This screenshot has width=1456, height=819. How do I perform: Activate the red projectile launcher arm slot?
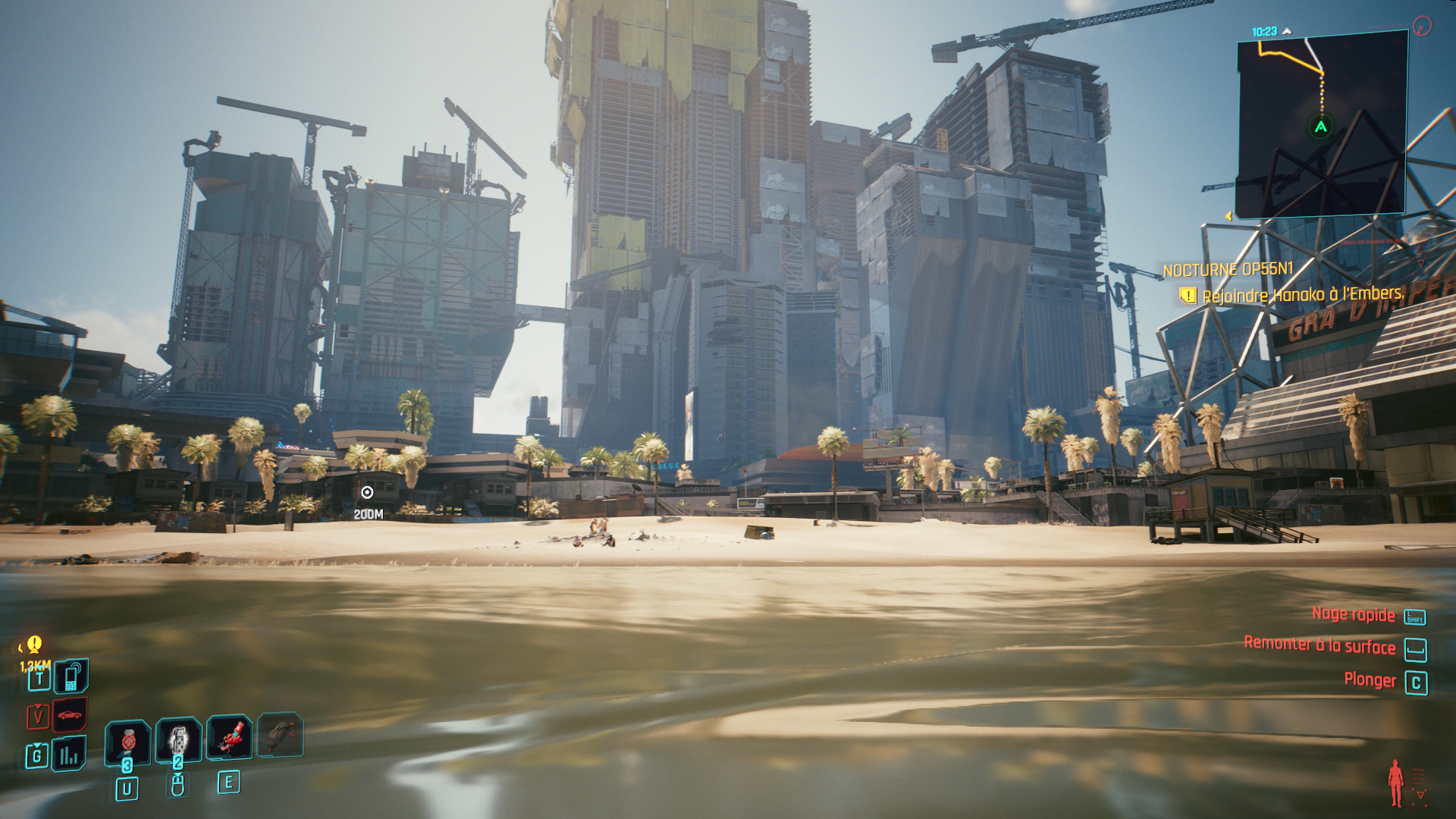230,736
